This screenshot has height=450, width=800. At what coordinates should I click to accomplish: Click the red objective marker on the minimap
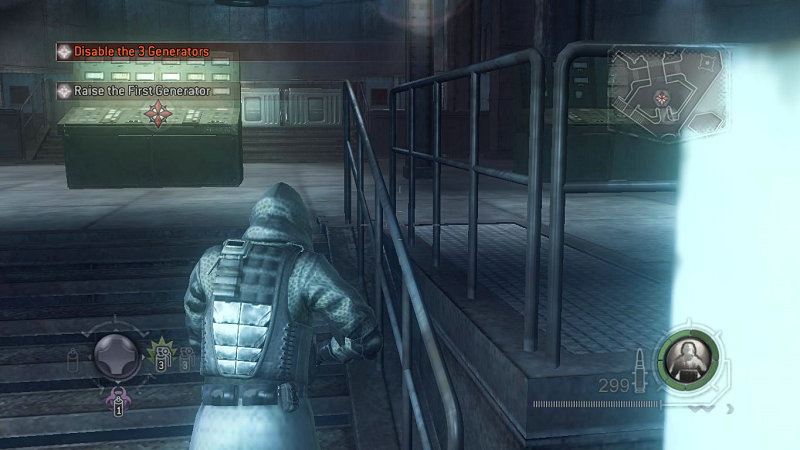660,97
